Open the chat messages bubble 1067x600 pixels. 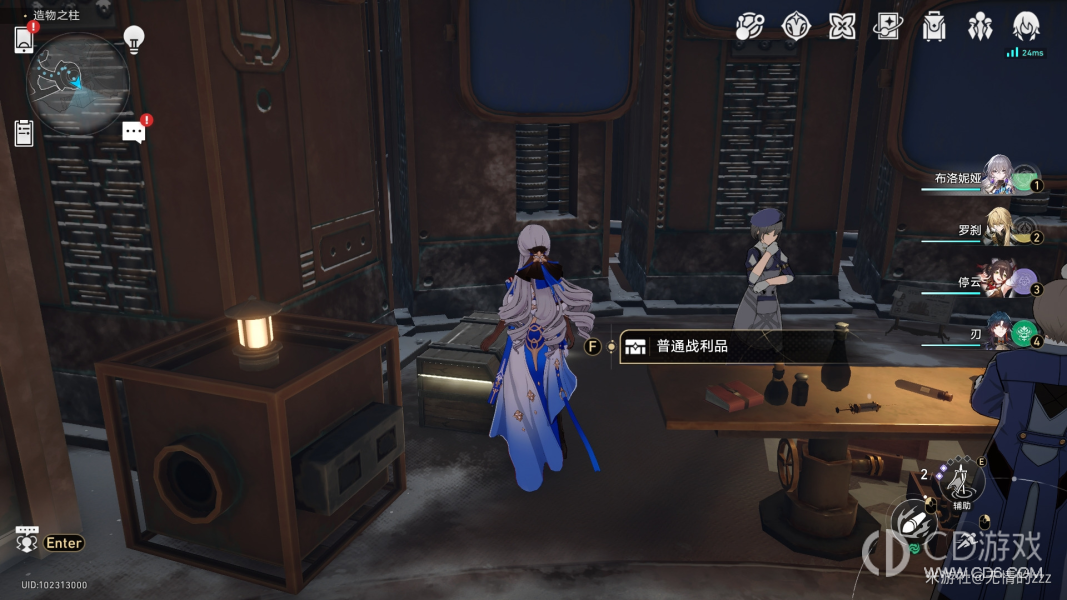pos(134,132)
